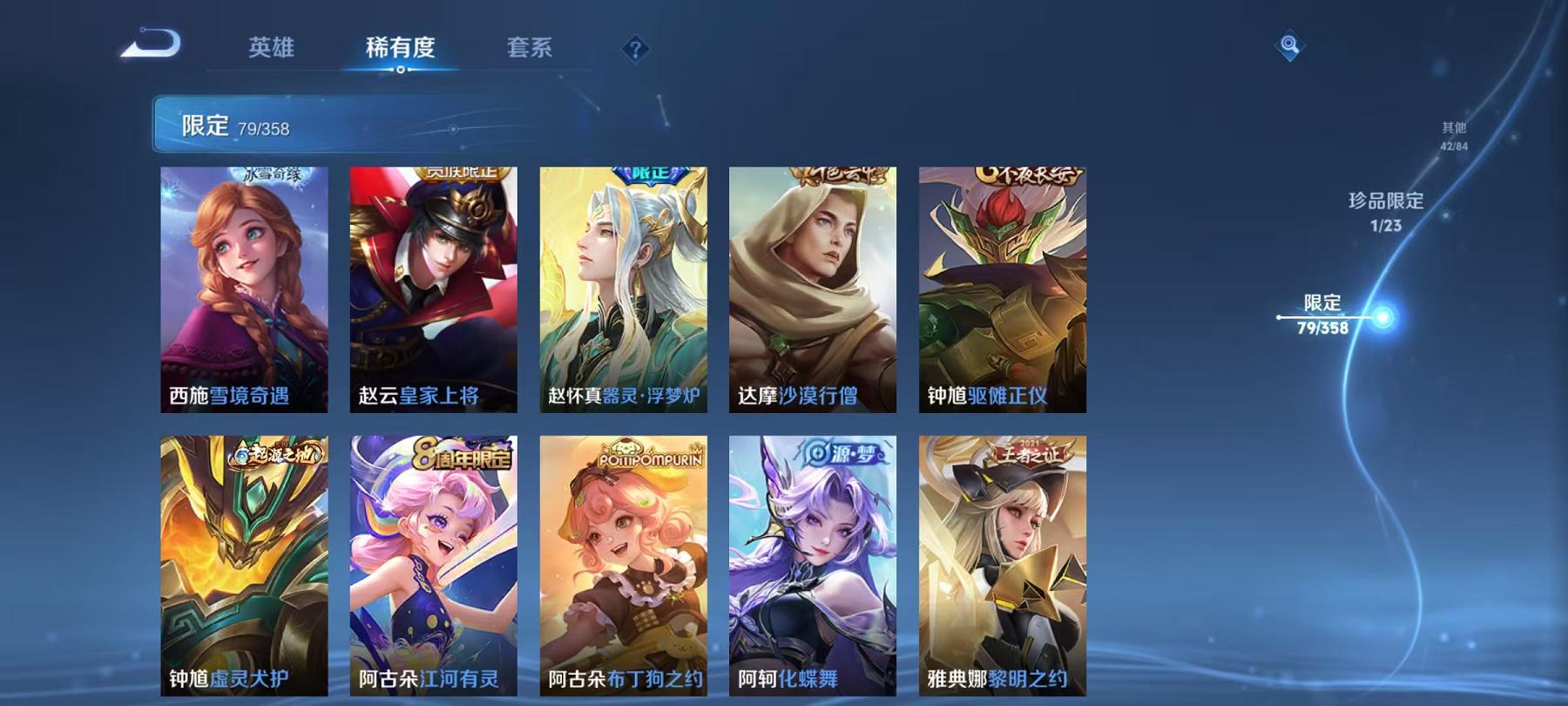
Task: Open help via the question mark icon
Action: (635, 49)
